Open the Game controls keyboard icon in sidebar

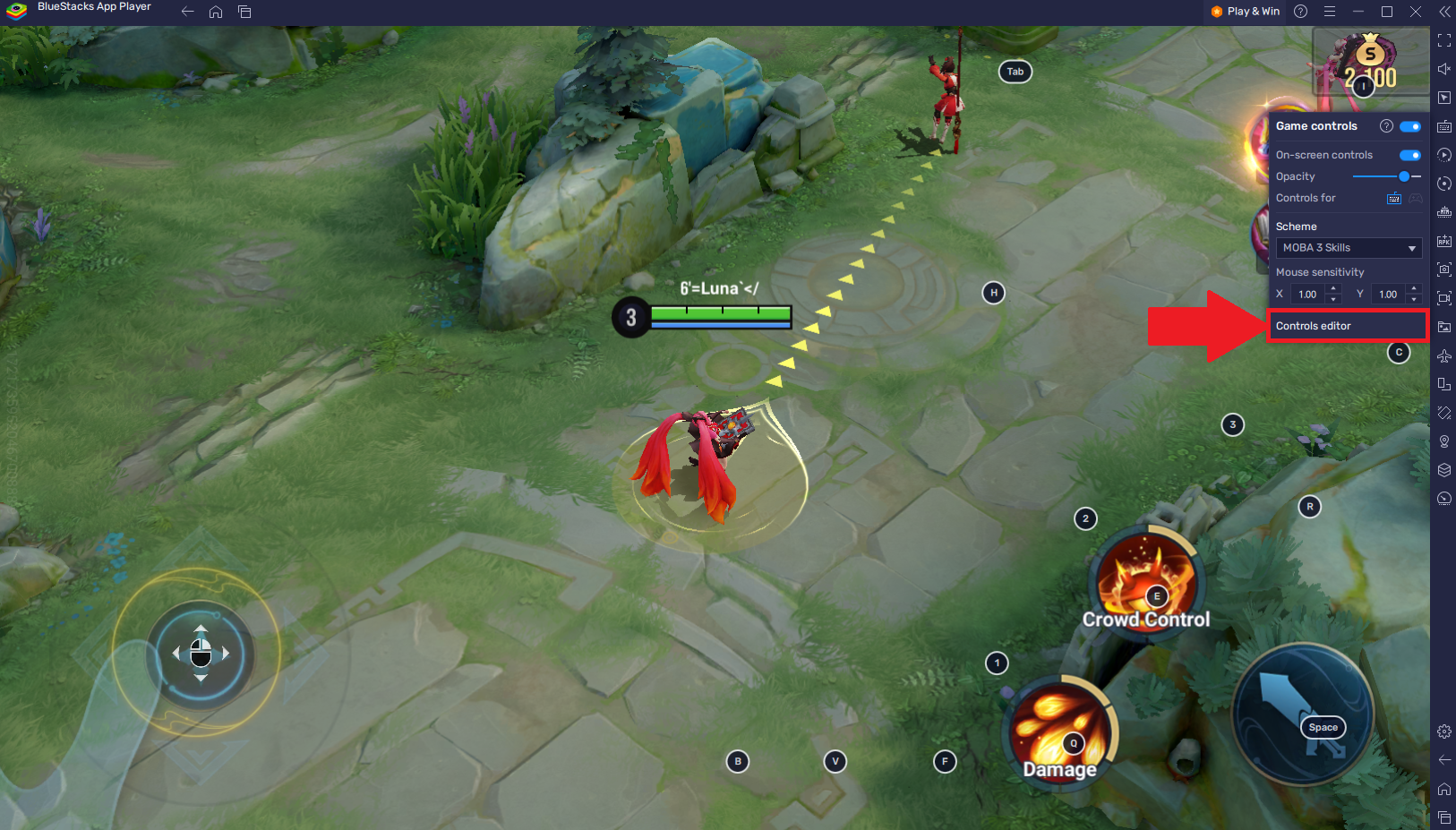point(1444,126)
